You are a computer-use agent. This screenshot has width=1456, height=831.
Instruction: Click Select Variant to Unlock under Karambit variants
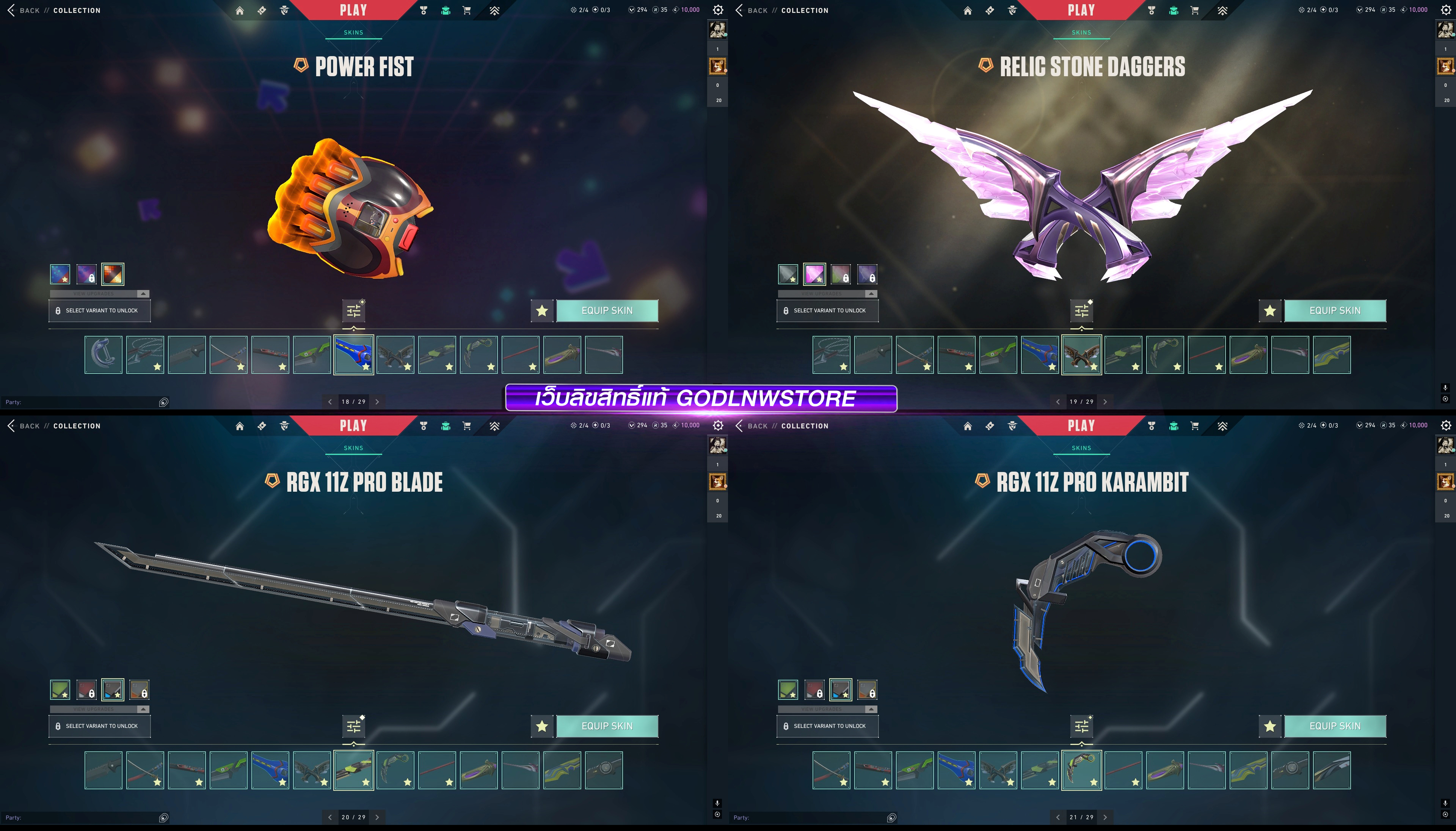(827, 726)
